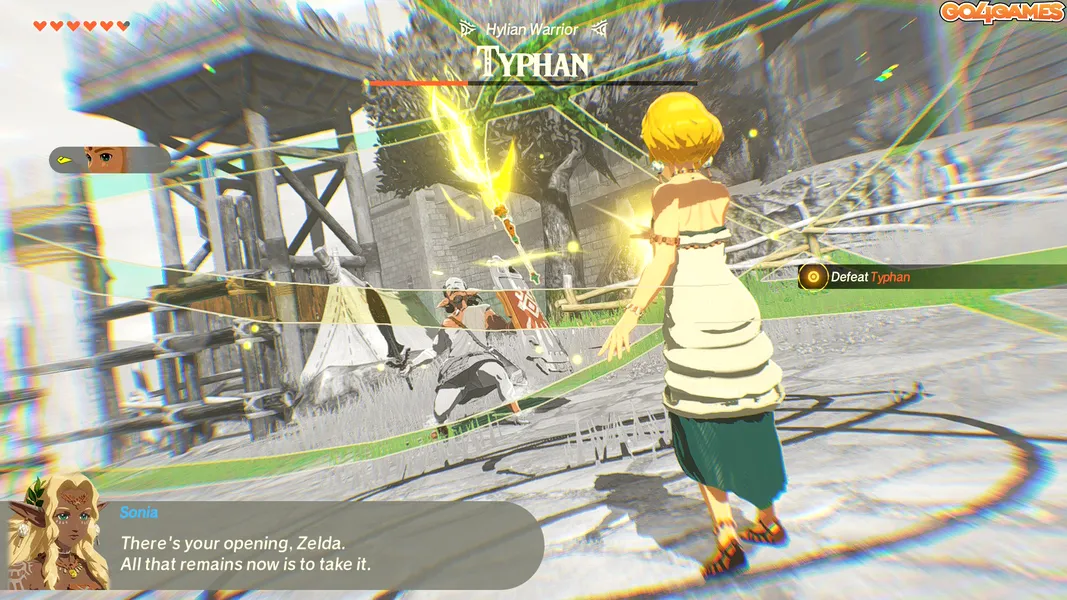
Task: Open the GO4GAMES watermark logo
Action: pos(1001,12)
